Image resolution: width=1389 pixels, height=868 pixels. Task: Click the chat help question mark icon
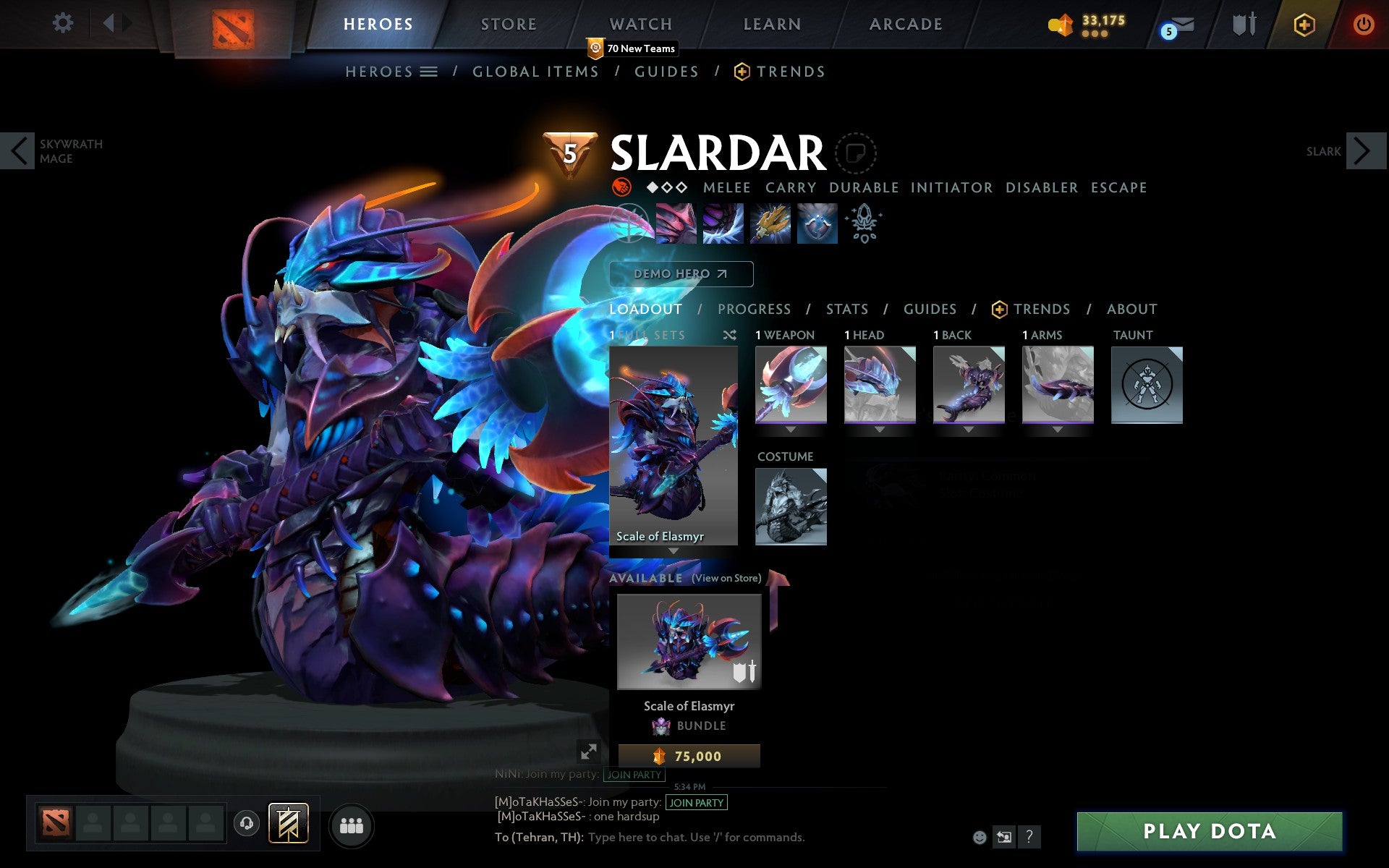coord(1028,838)
